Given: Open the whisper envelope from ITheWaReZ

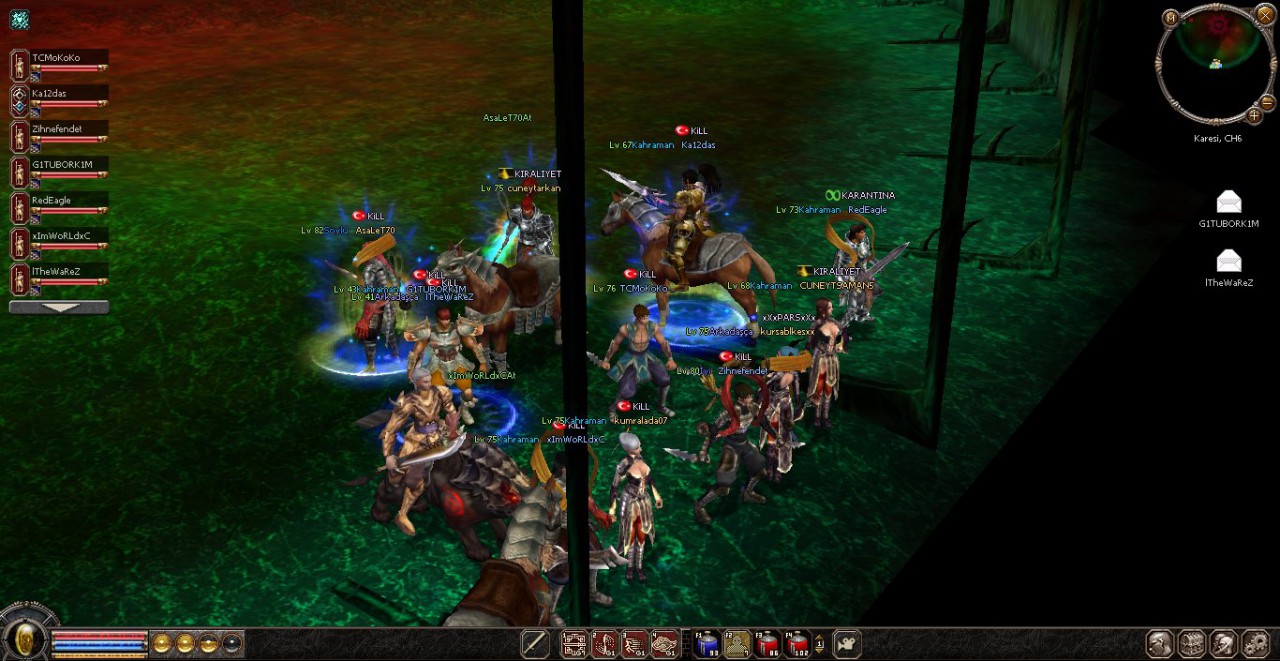Looking at the screenshot, I should tap(1229, 262).
